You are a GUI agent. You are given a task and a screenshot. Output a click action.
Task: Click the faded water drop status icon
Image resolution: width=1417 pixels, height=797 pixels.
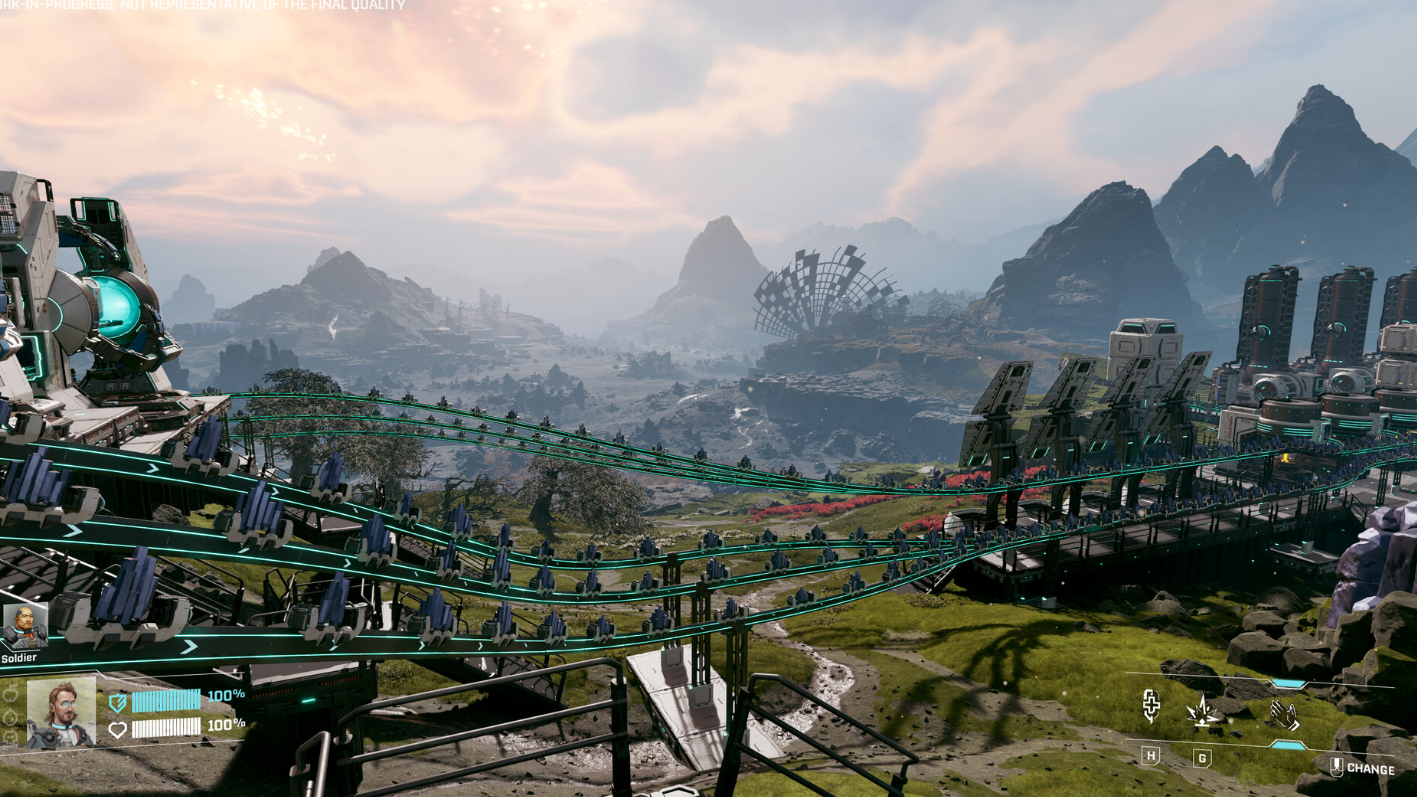click(x=11, y=716)
